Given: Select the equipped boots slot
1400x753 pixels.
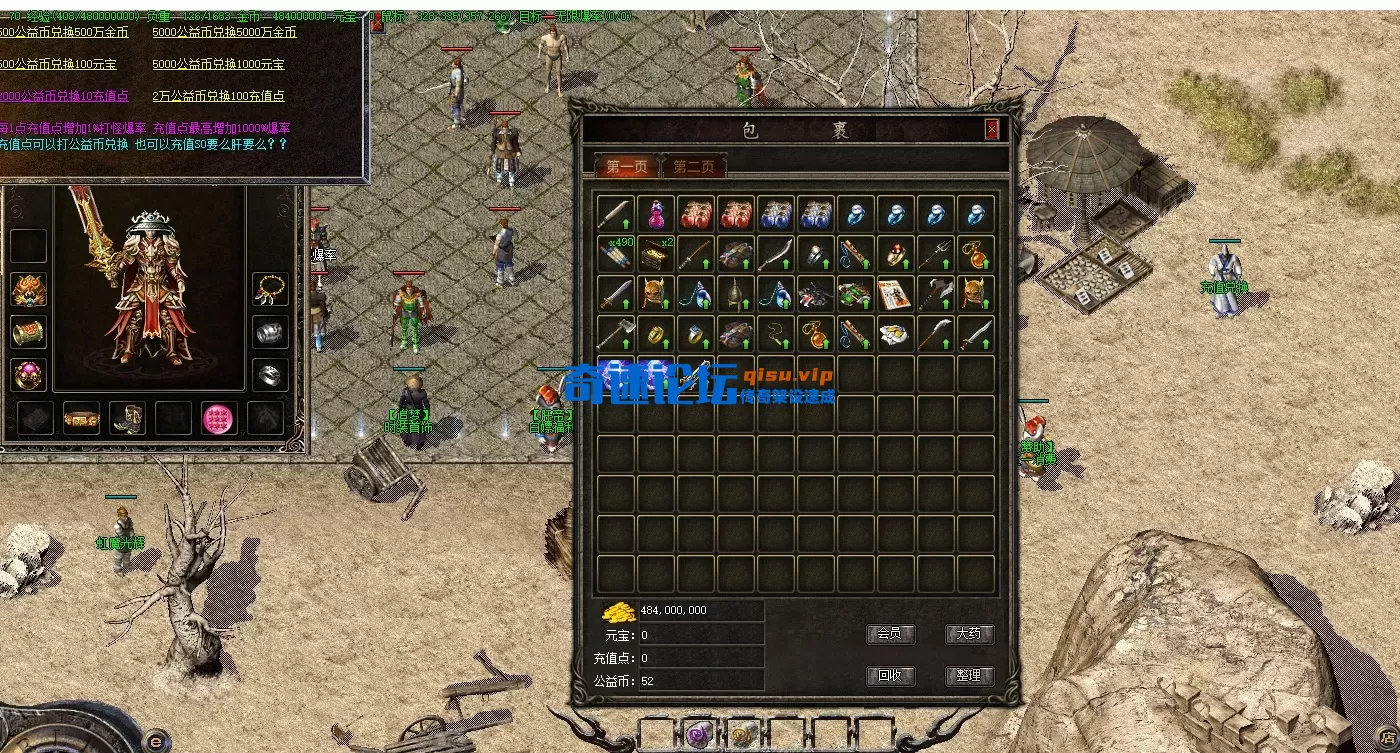Looking at the screenshot, I should point(127,418).
